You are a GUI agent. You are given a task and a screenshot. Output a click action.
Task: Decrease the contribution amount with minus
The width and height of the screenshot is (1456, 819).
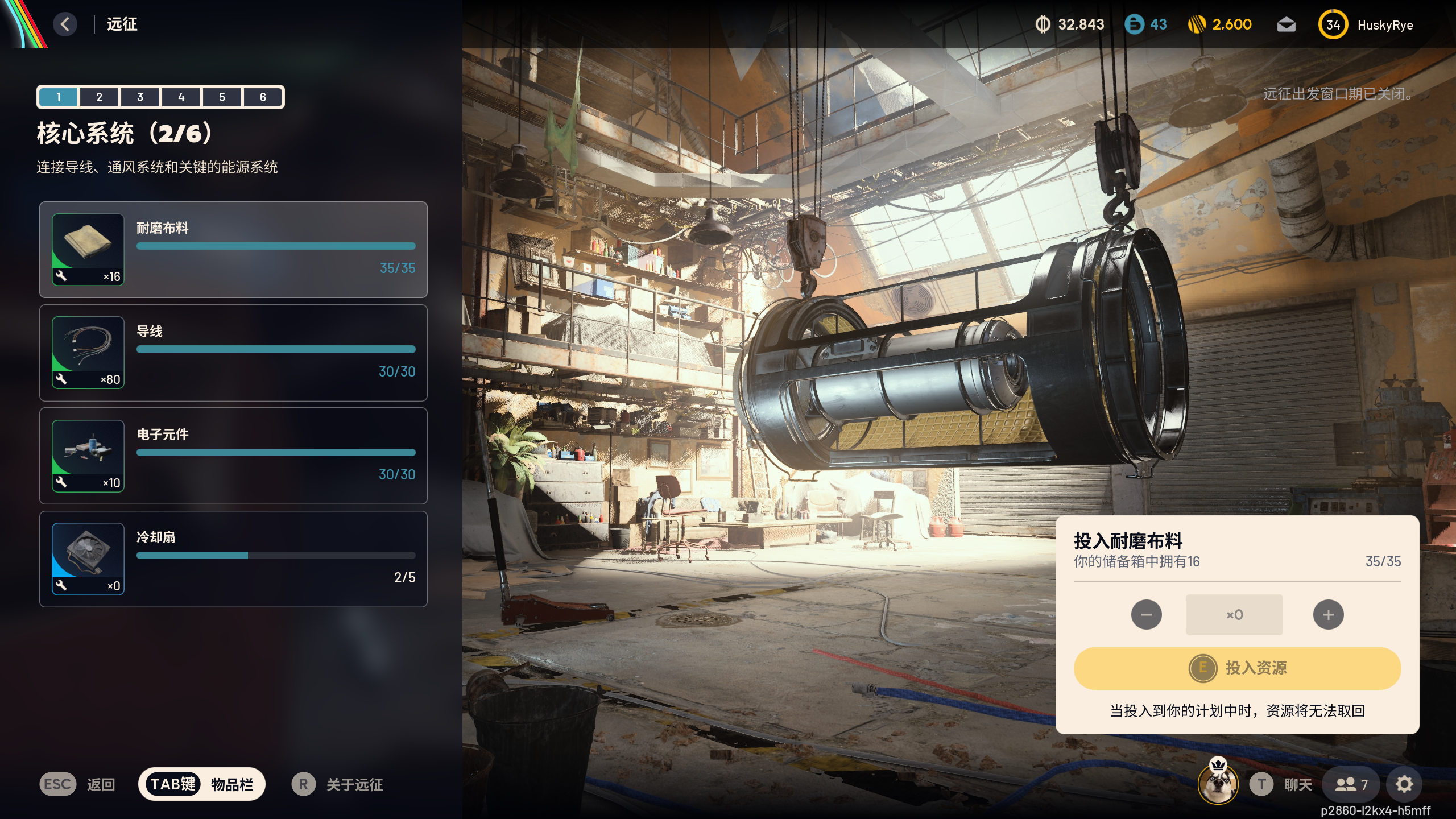1146,615
